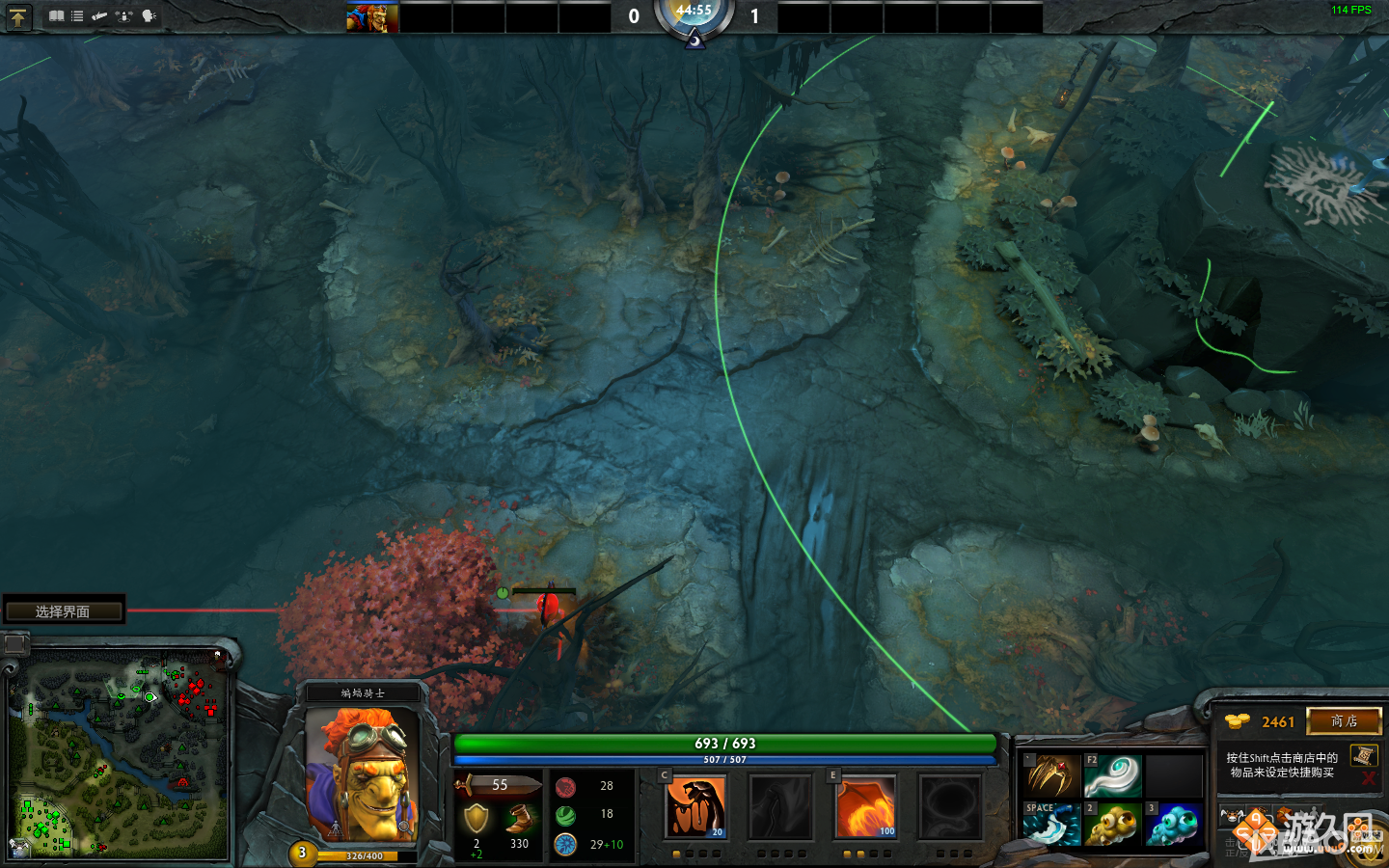The height and width of the screenshot is (868, 1389).
Task: Click the 选择界面 button
Action: click(64, 609)
